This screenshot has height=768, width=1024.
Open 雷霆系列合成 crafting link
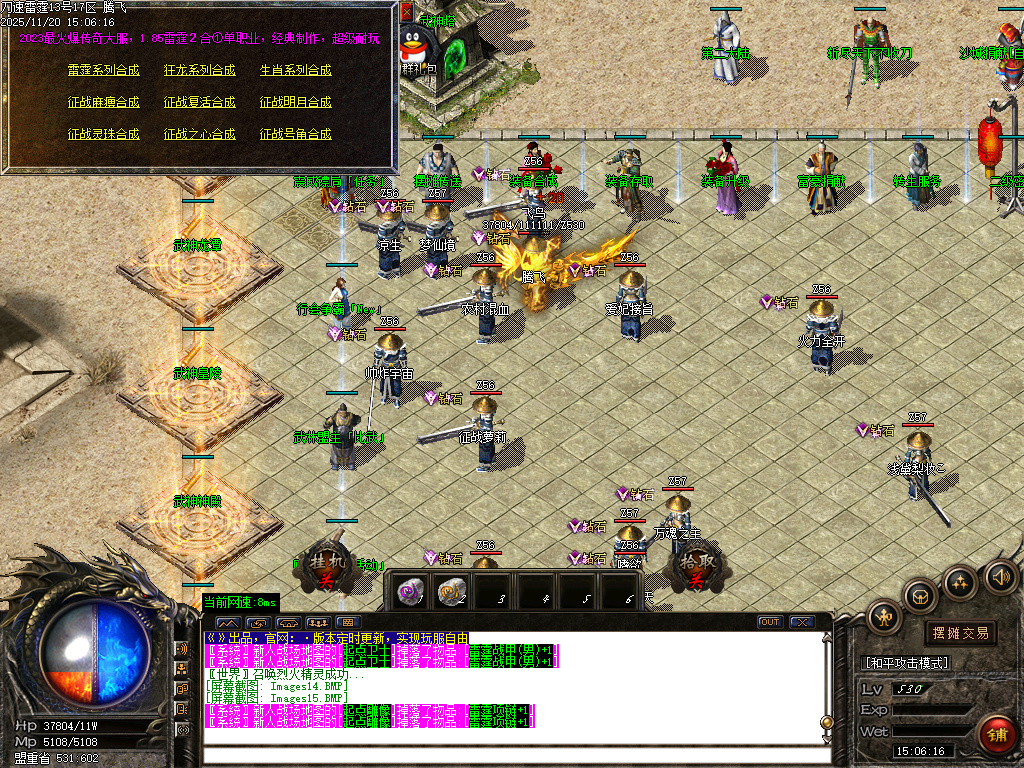103,70
